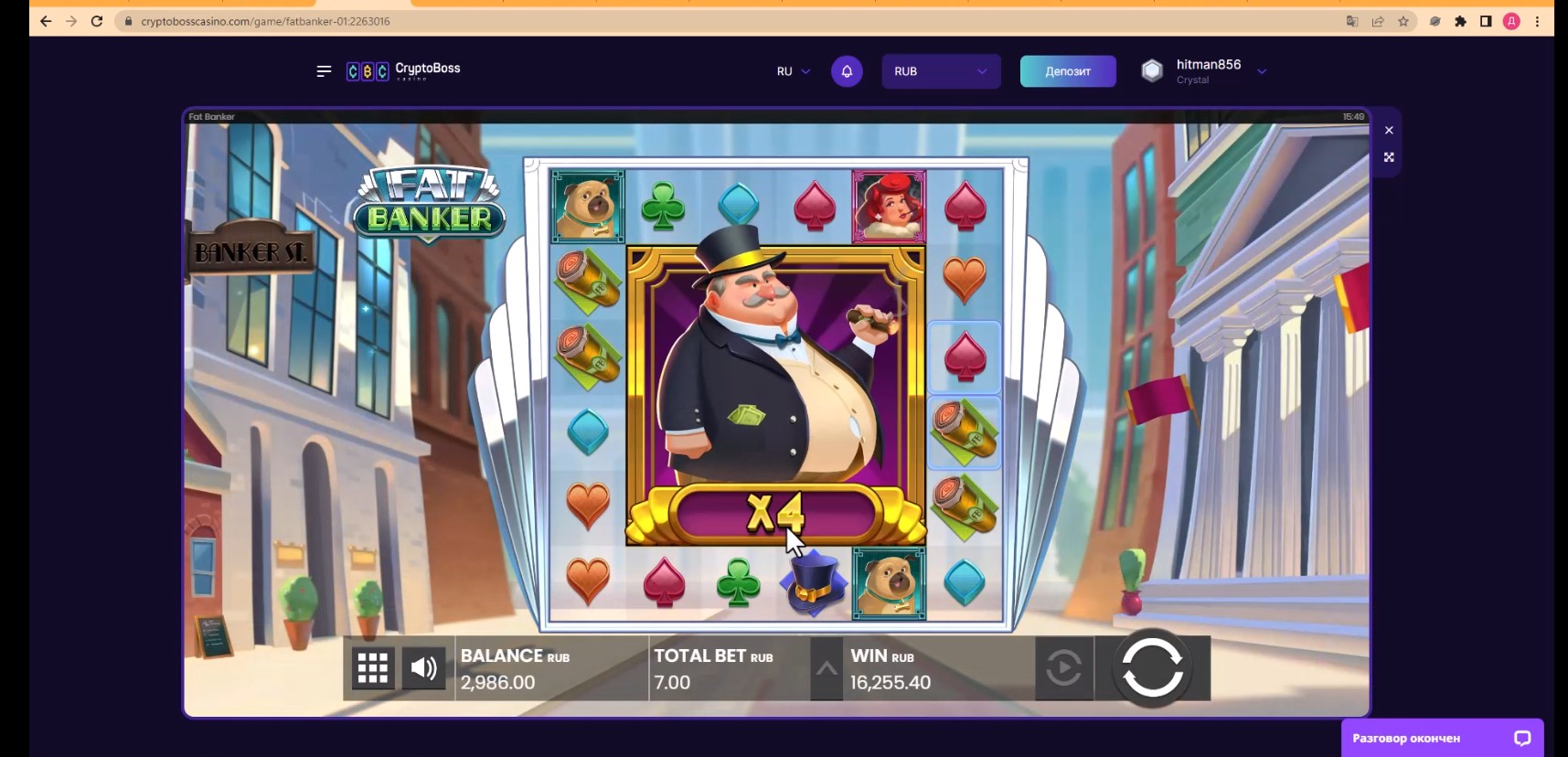
Task: Click the Депозит deposit button
Action: click(1067, 71)
